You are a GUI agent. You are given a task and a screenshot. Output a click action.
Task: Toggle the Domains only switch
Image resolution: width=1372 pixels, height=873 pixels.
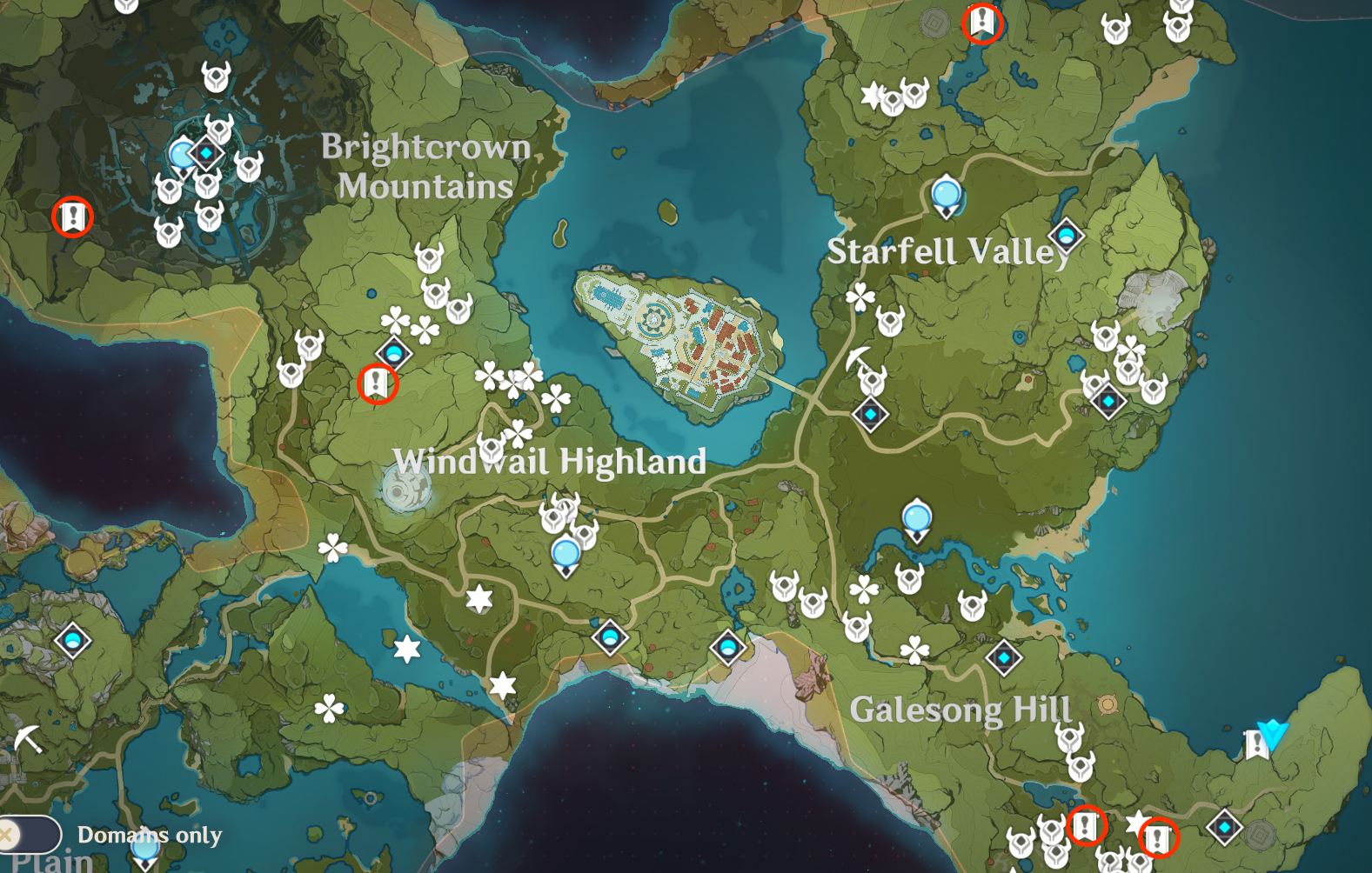click(30, 835)
